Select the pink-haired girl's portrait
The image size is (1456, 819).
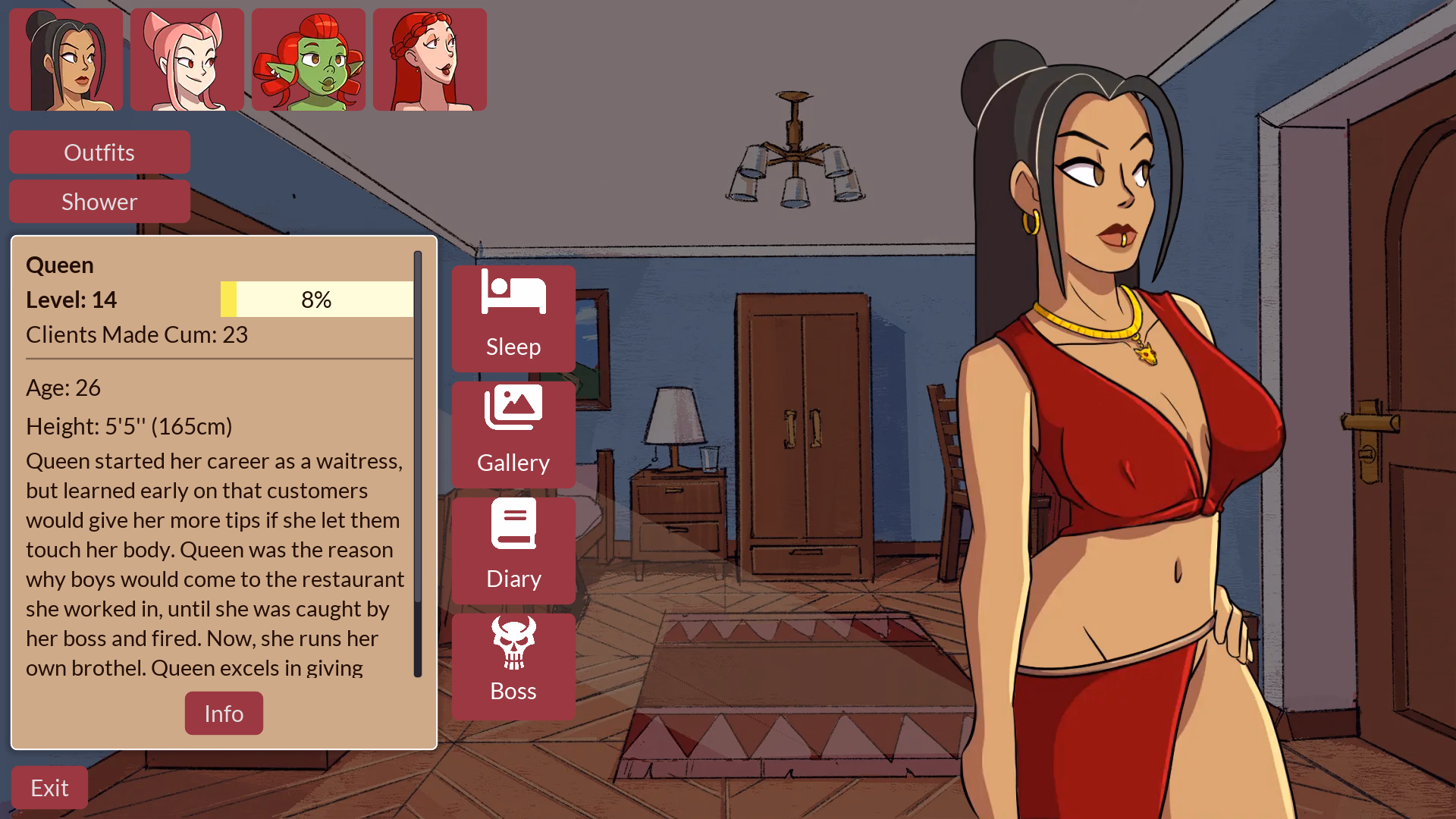click(x=187, y=59)
